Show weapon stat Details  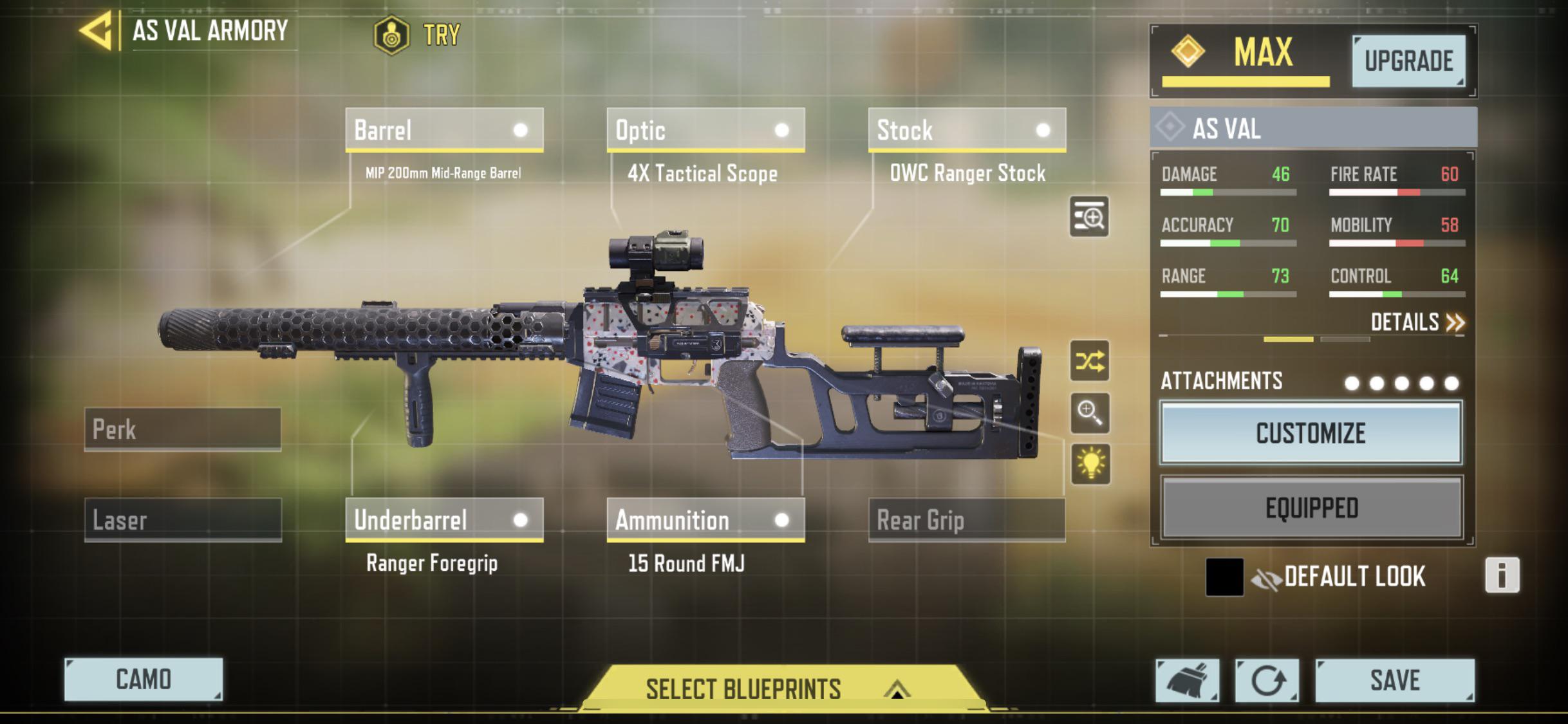pyautogui.click(x=1416, y=322)
